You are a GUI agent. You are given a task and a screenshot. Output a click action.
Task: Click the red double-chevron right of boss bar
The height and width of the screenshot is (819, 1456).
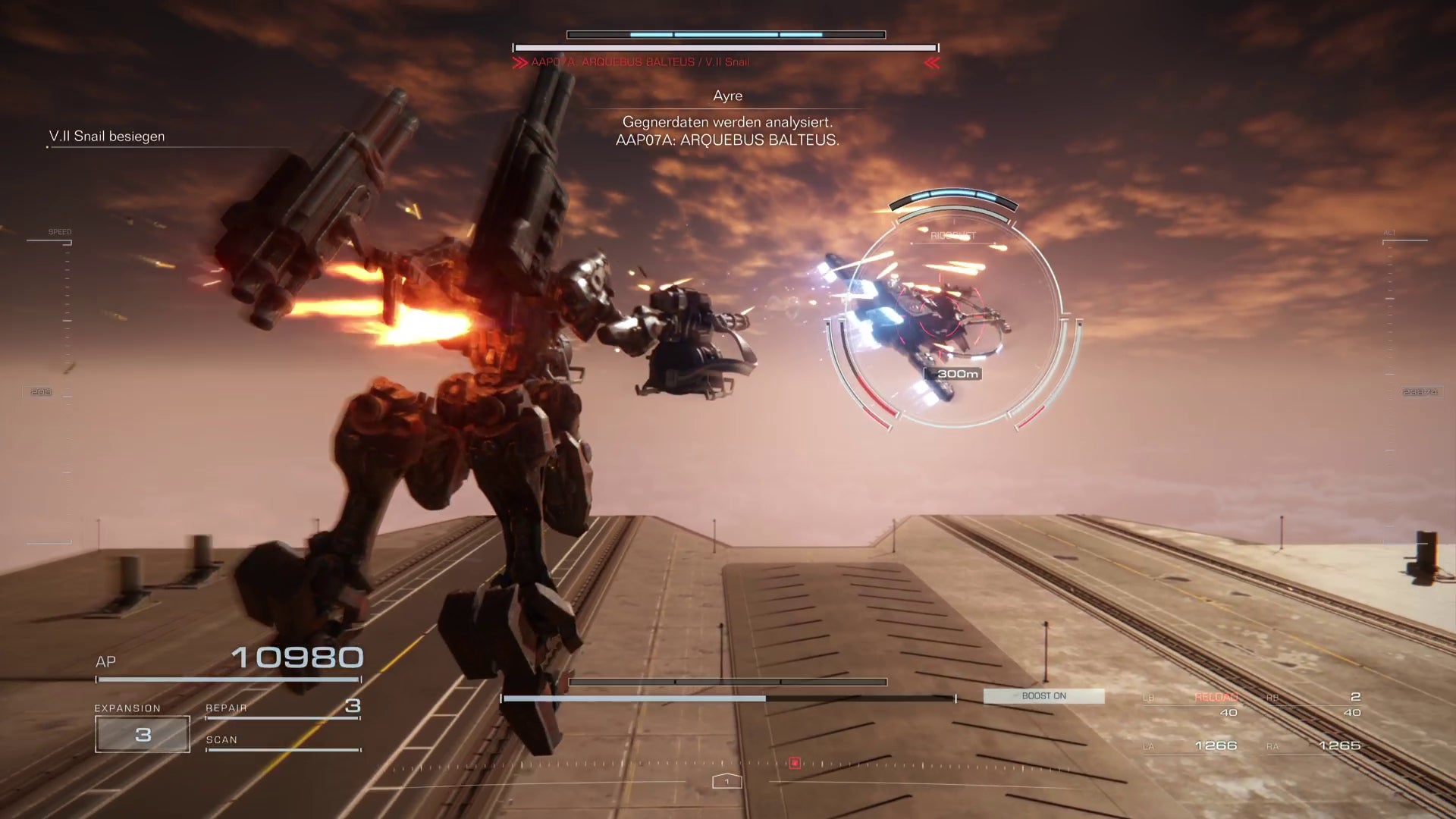(x=932, y=62)
